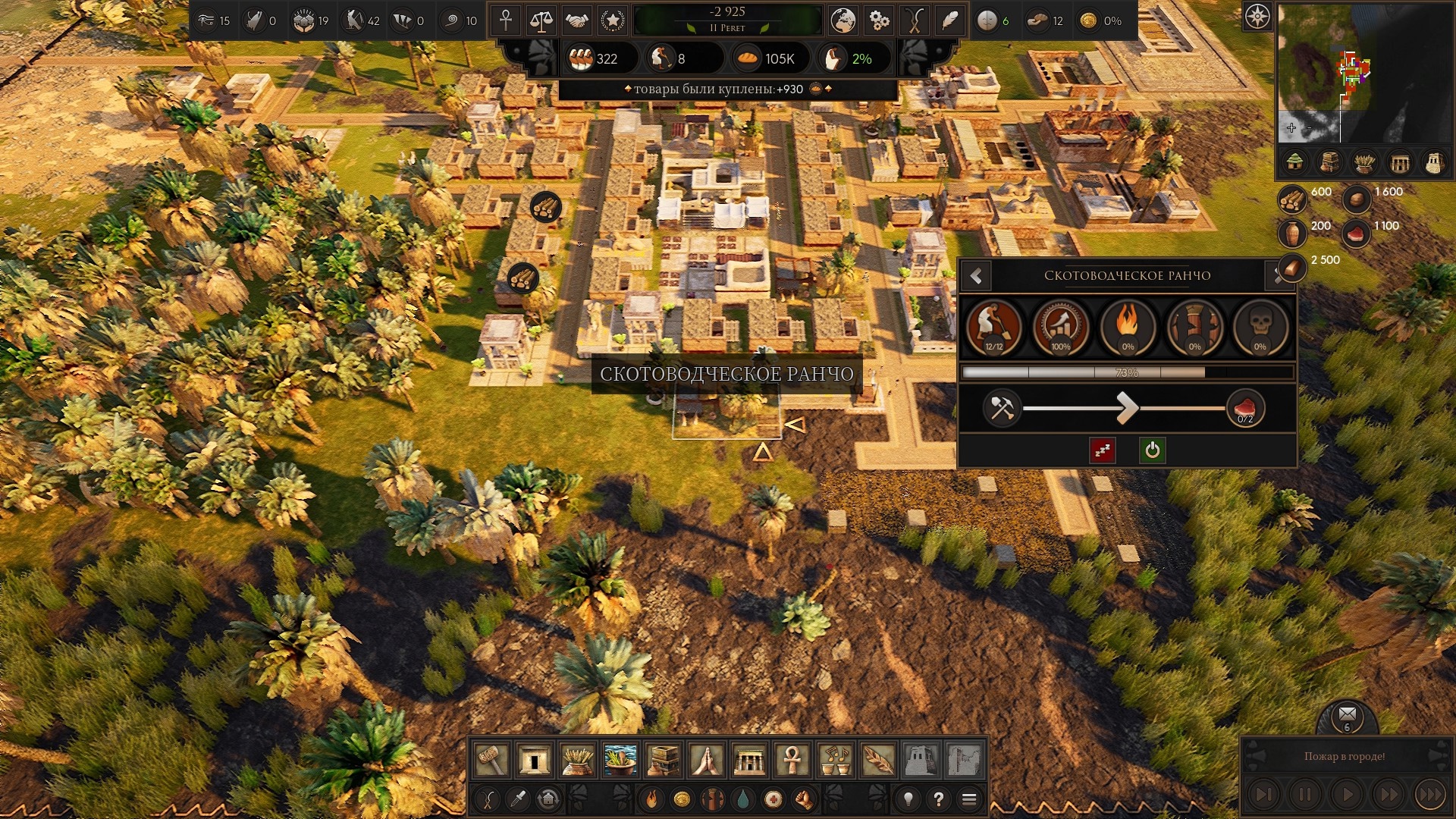Open settings with the gears icon
1456x819 pixels.
pos(879,20)
